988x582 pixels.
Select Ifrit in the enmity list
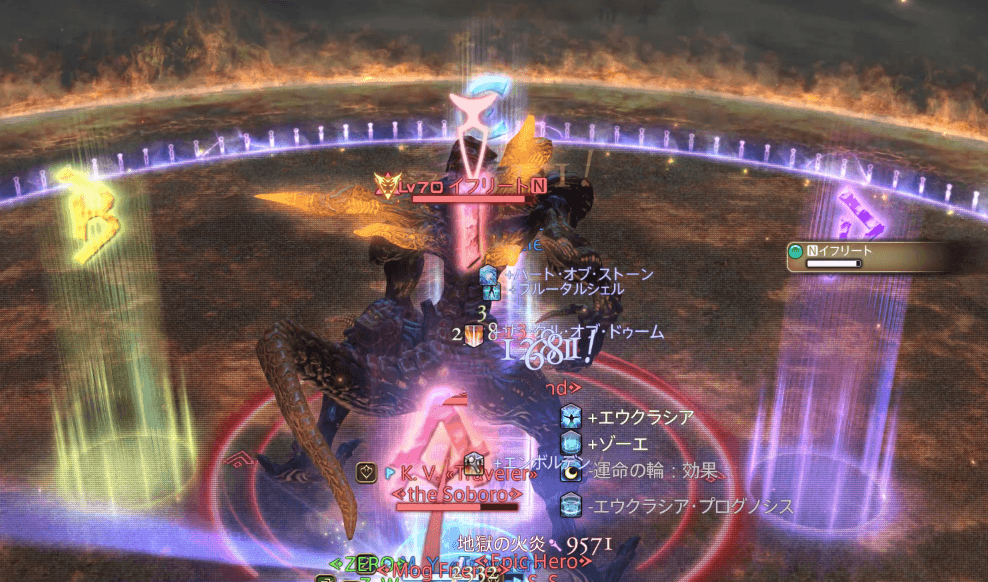tap(862, 256)
